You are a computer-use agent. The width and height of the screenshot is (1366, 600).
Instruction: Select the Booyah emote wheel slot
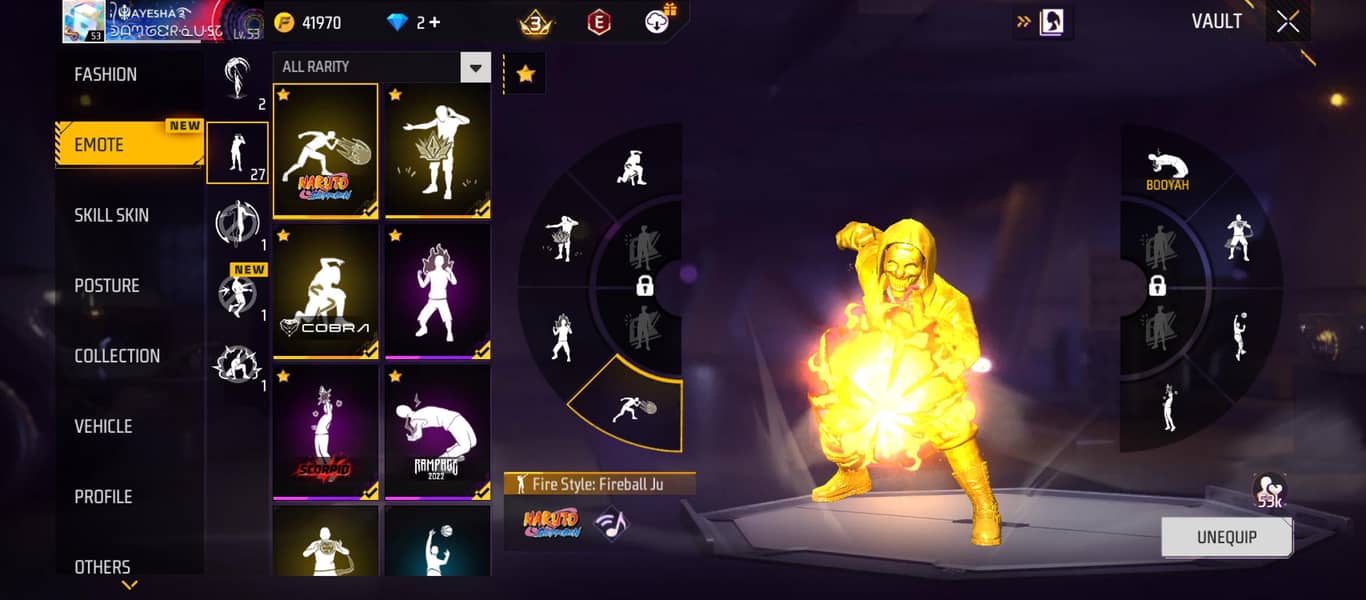click(x=1167, y=170)
